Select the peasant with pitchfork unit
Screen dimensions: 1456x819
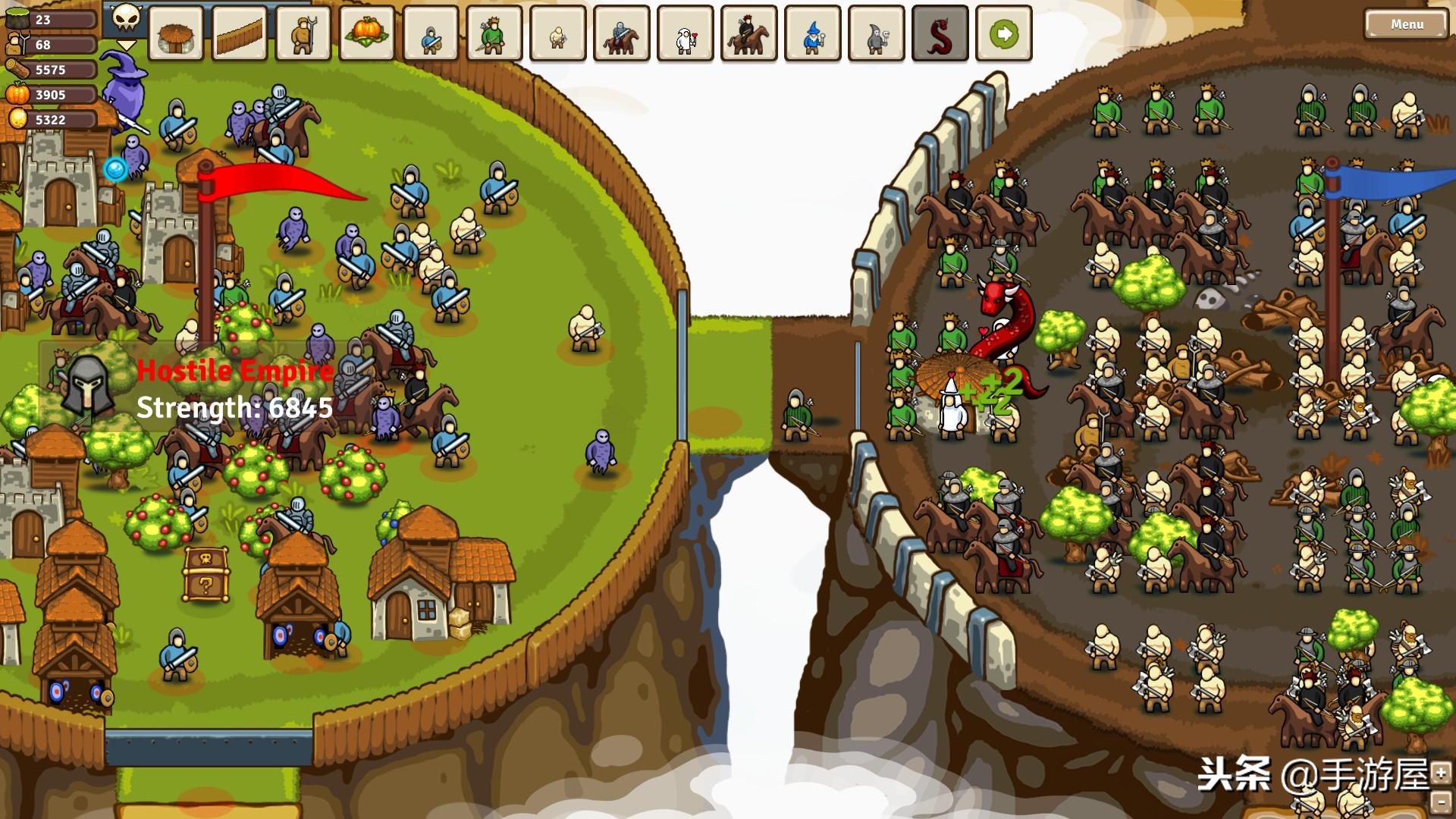[303, 33]
